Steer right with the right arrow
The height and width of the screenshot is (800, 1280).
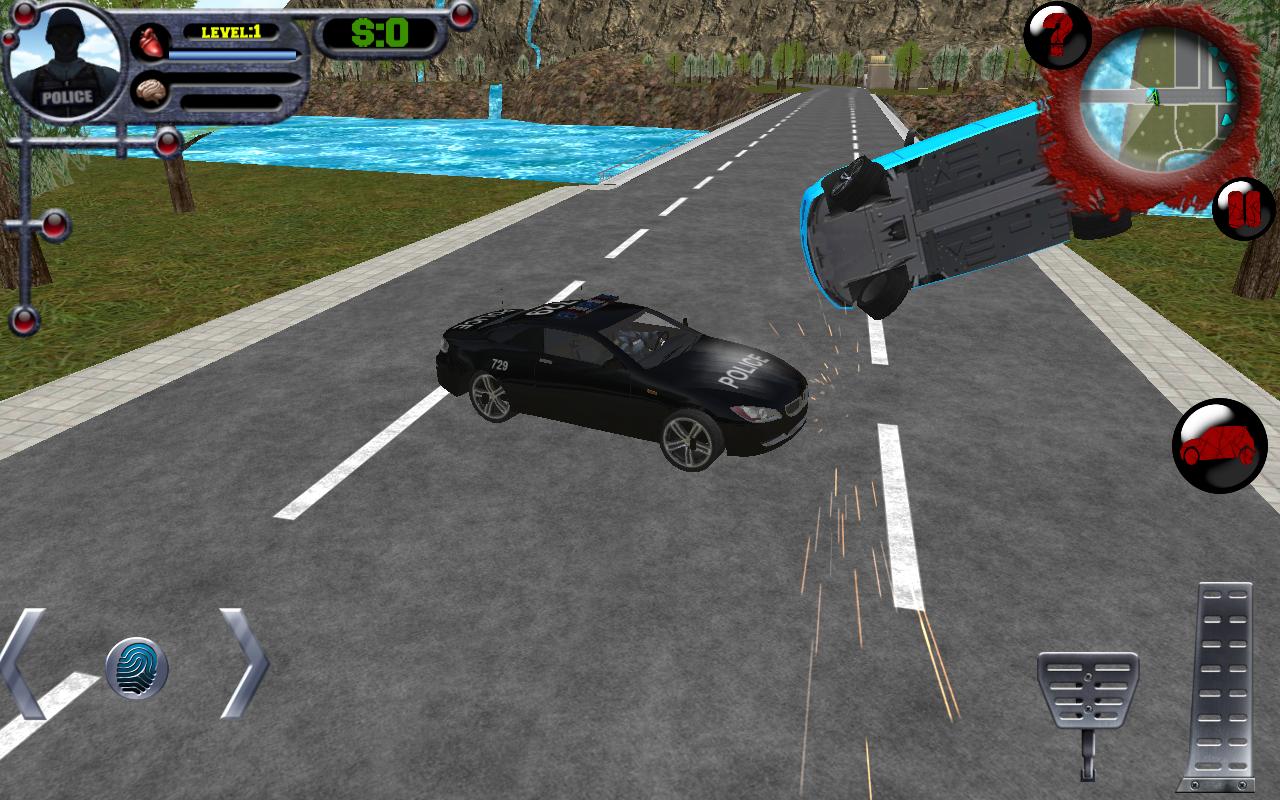pos(243,662)
